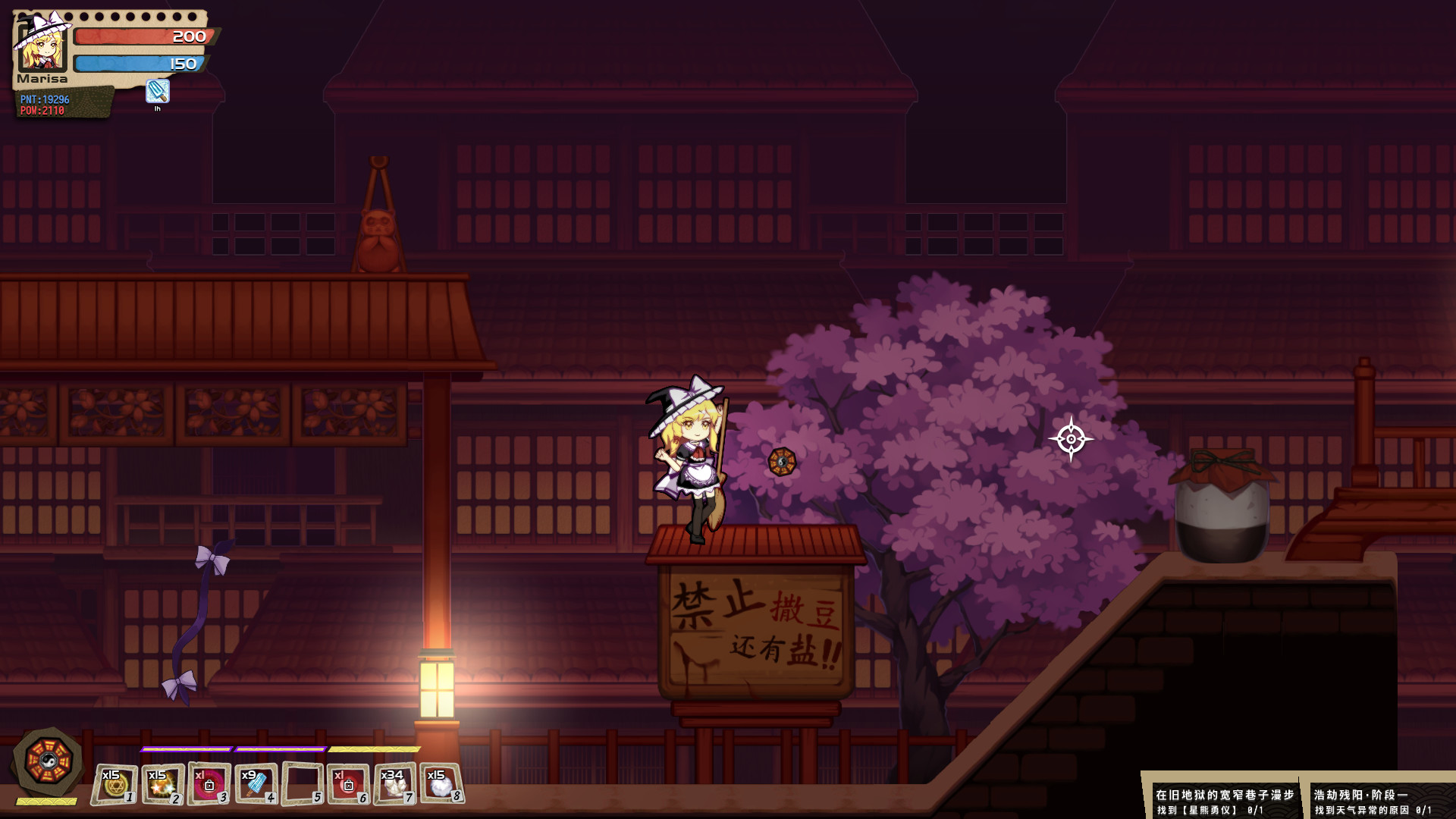Select the hexagram amulet in hotbar slot 1
Screen dimensions: 1456x819
115,781
